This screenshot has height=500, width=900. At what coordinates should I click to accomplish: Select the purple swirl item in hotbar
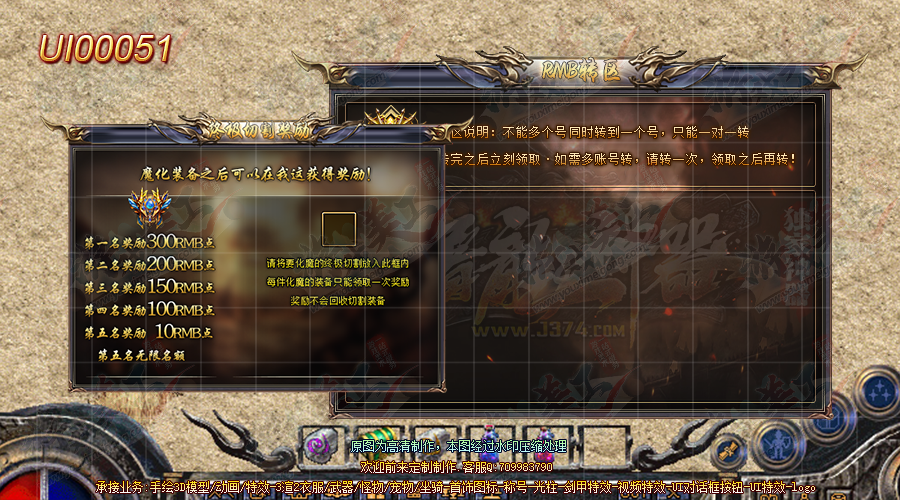pos(318,442)
